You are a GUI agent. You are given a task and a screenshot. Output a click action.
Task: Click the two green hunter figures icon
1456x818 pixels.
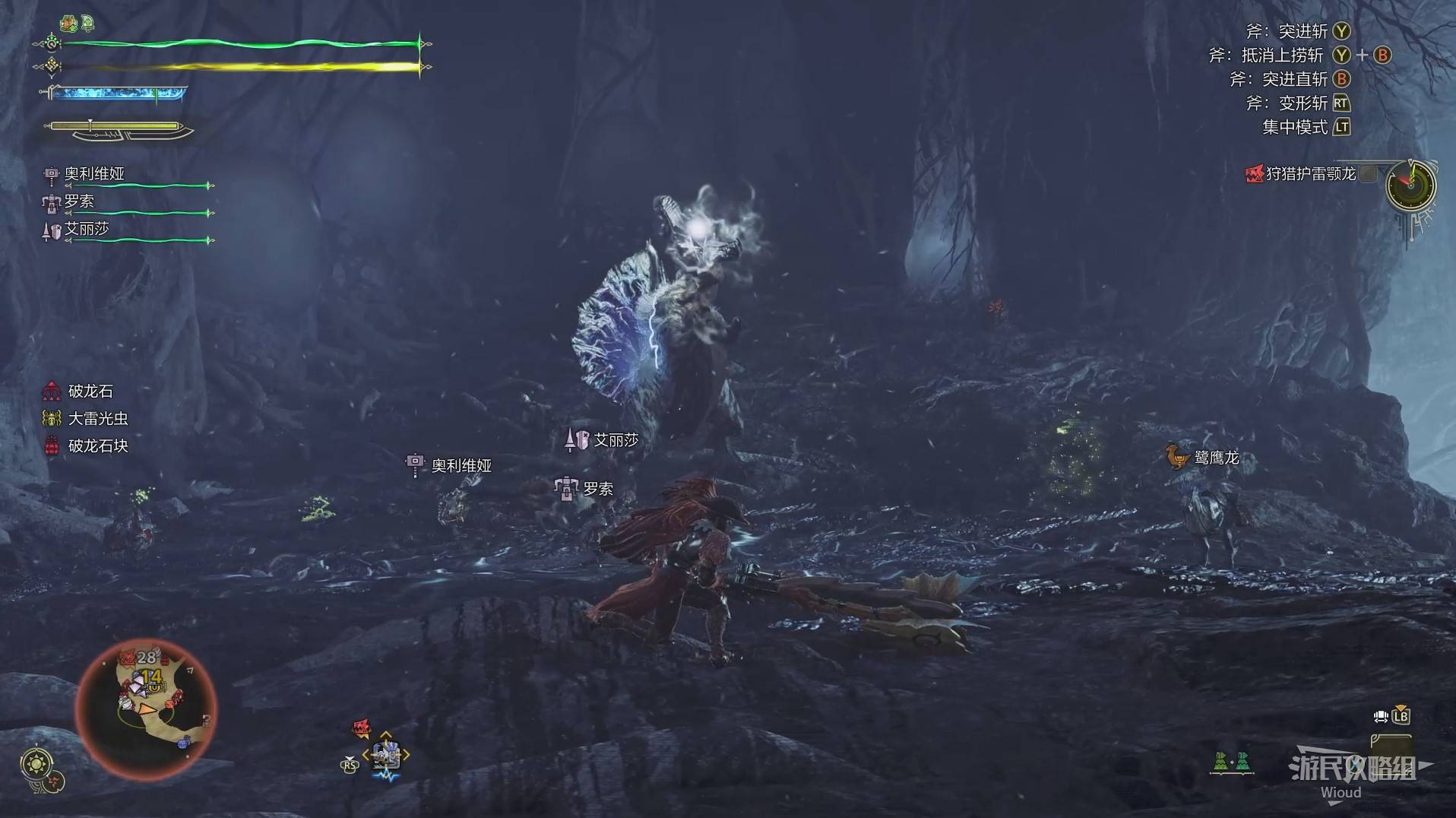click(1231, 761)
